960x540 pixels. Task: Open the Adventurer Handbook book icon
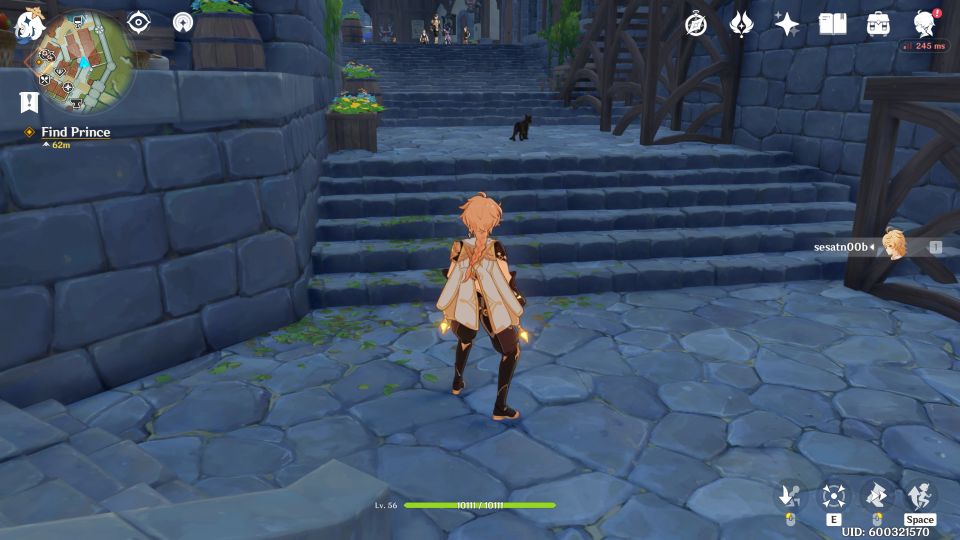832,24
